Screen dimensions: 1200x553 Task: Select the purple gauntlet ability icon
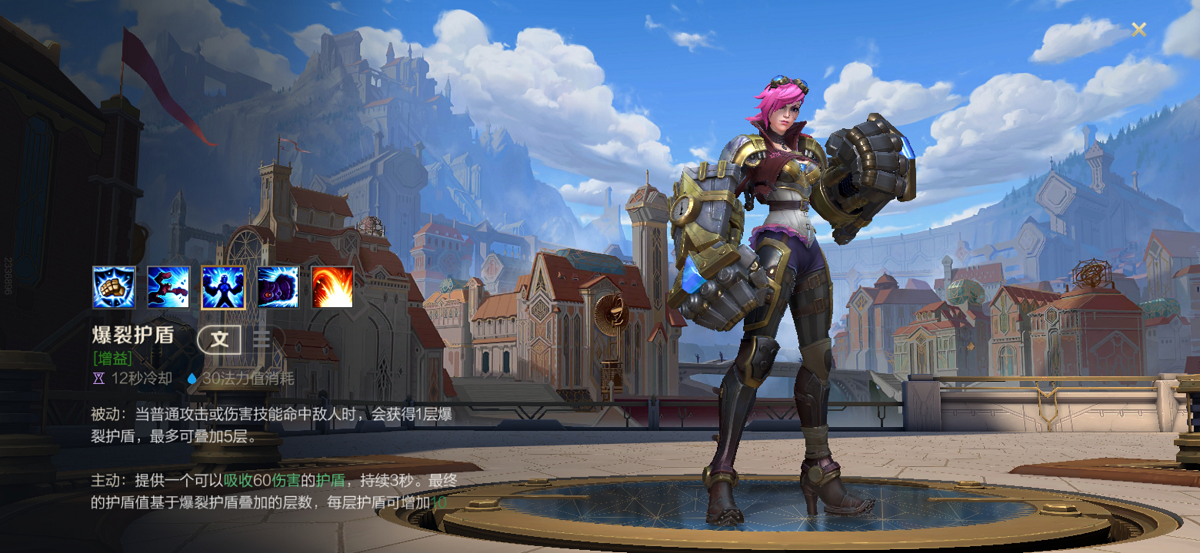(278, 287)
